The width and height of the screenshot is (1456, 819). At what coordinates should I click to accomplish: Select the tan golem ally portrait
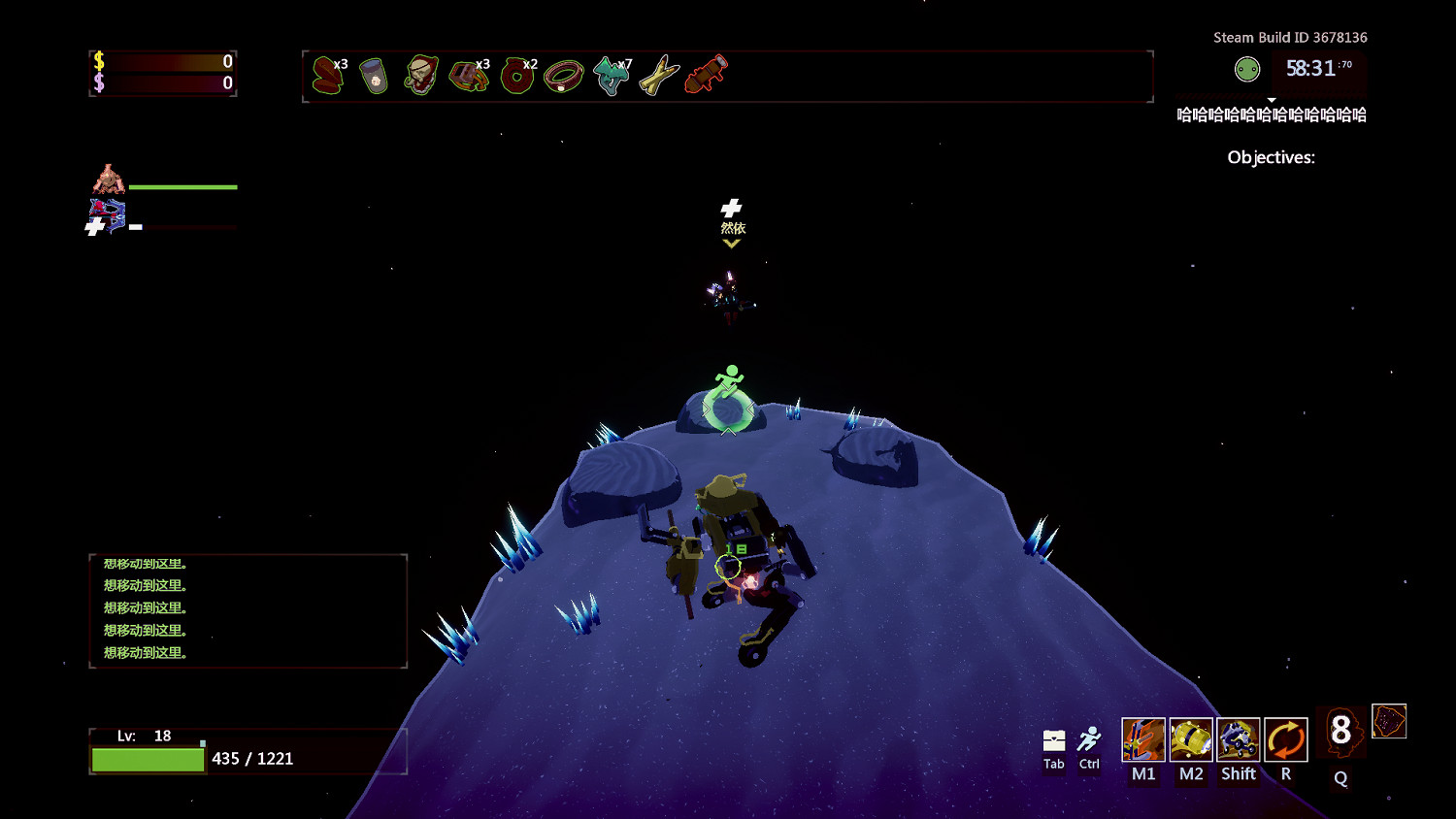pyautogui.click(x=109, y=180)
